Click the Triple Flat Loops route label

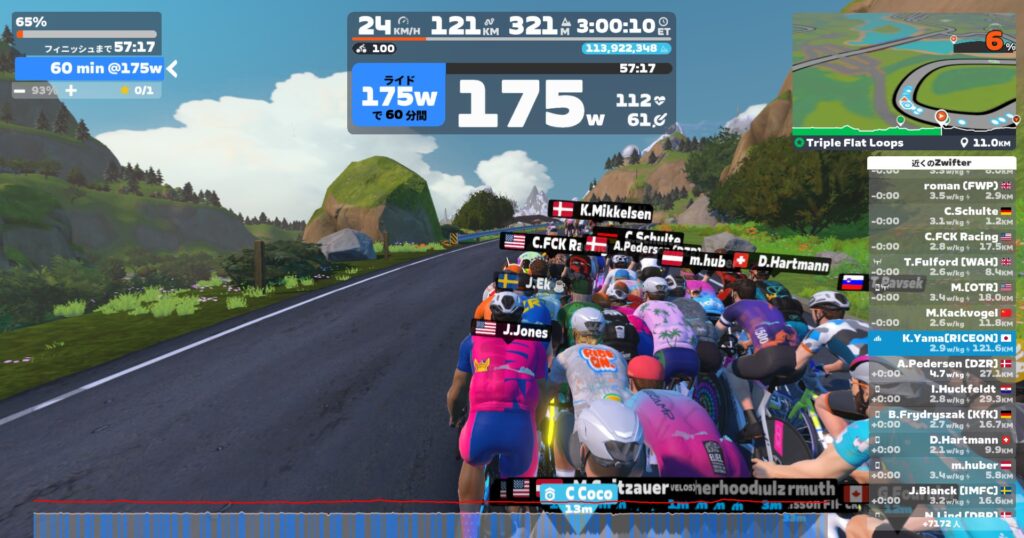click(x=850, y=143)
